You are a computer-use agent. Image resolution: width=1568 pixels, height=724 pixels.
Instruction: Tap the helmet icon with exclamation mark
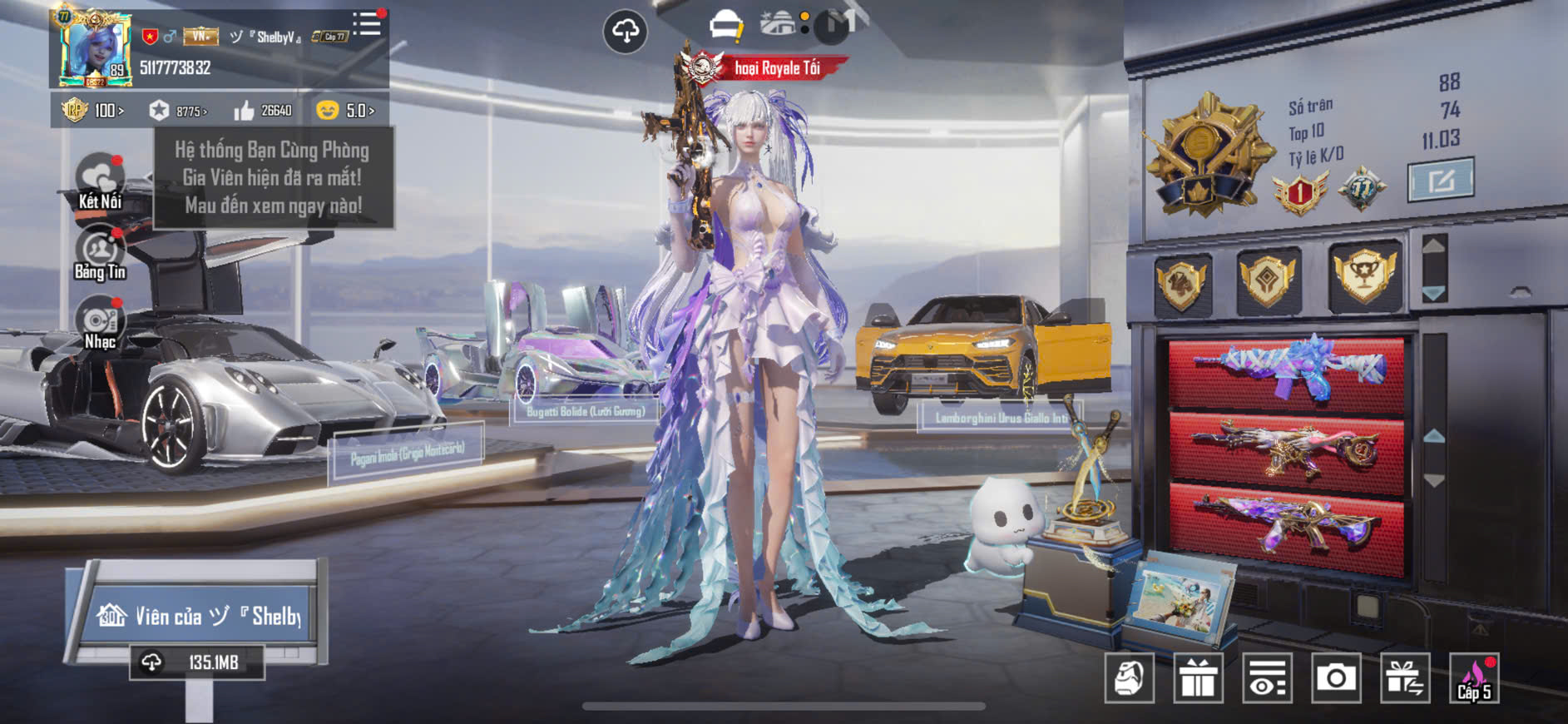click(725, 26)
